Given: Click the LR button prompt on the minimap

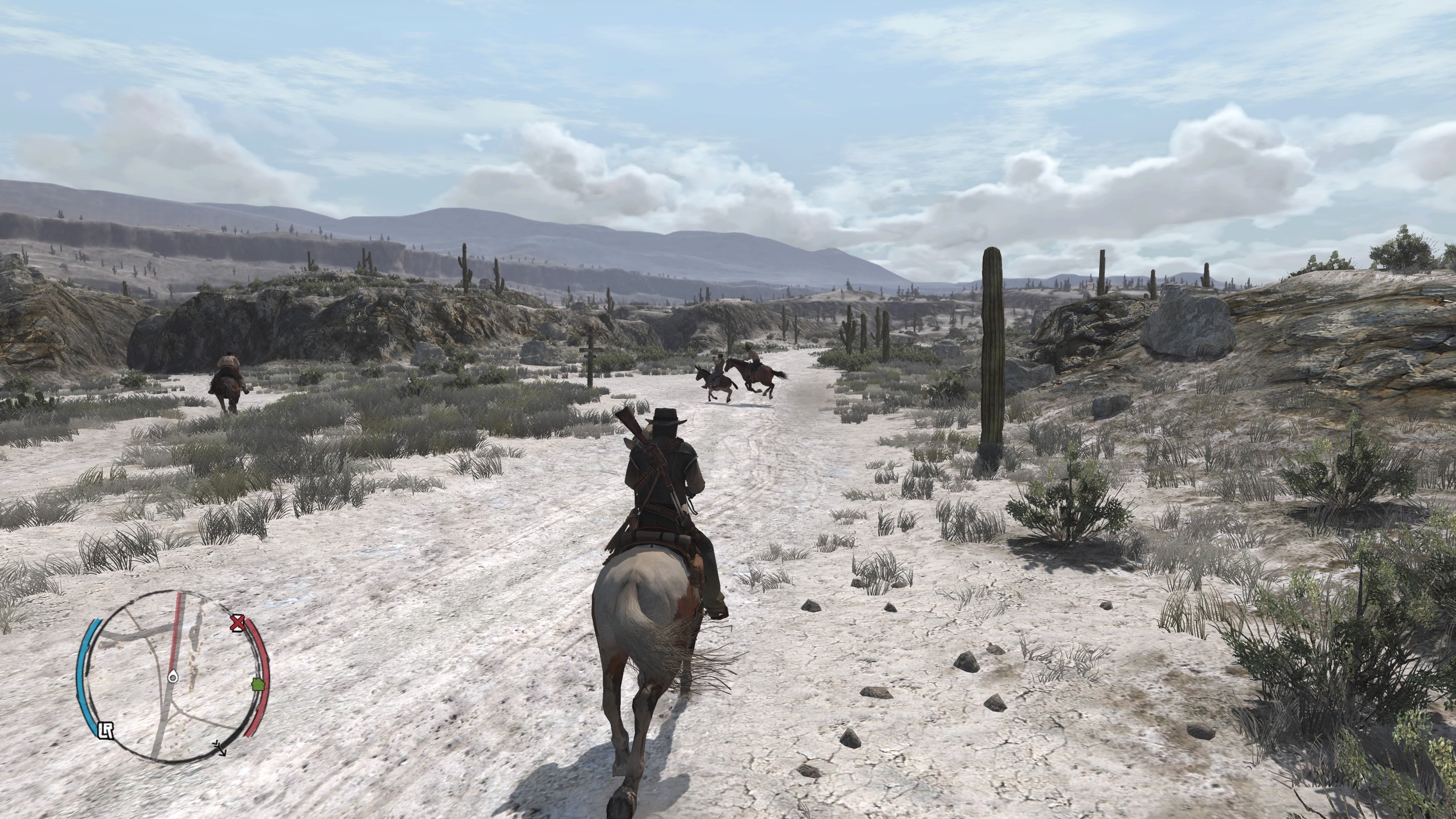Looking at the screenshot, I should 106,730.
